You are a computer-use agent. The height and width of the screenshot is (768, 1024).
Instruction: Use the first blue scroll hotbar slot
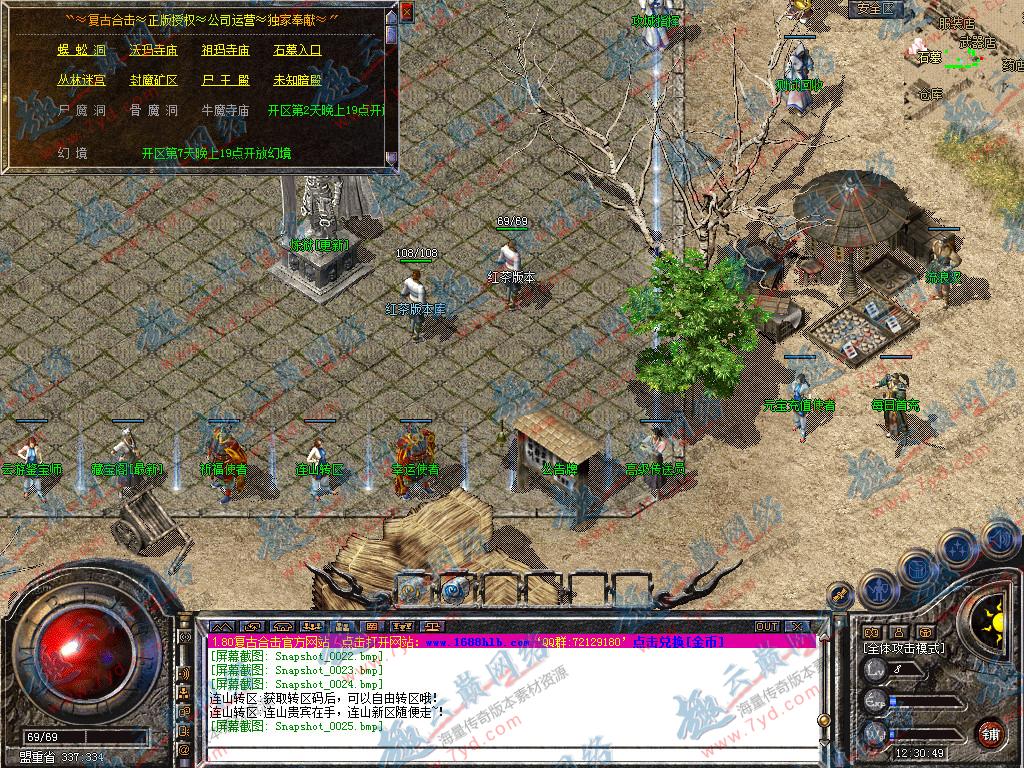pyautogui.click(x=411, y=589)
